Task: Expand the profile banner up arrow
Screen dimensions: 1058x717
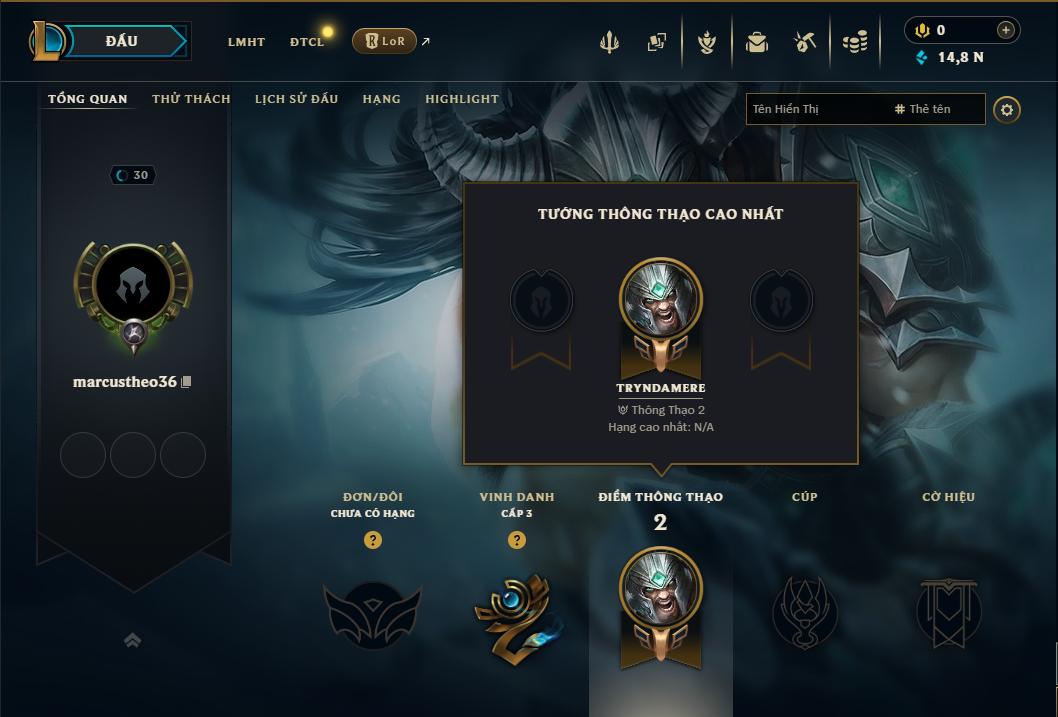Action: click(132, 641)
